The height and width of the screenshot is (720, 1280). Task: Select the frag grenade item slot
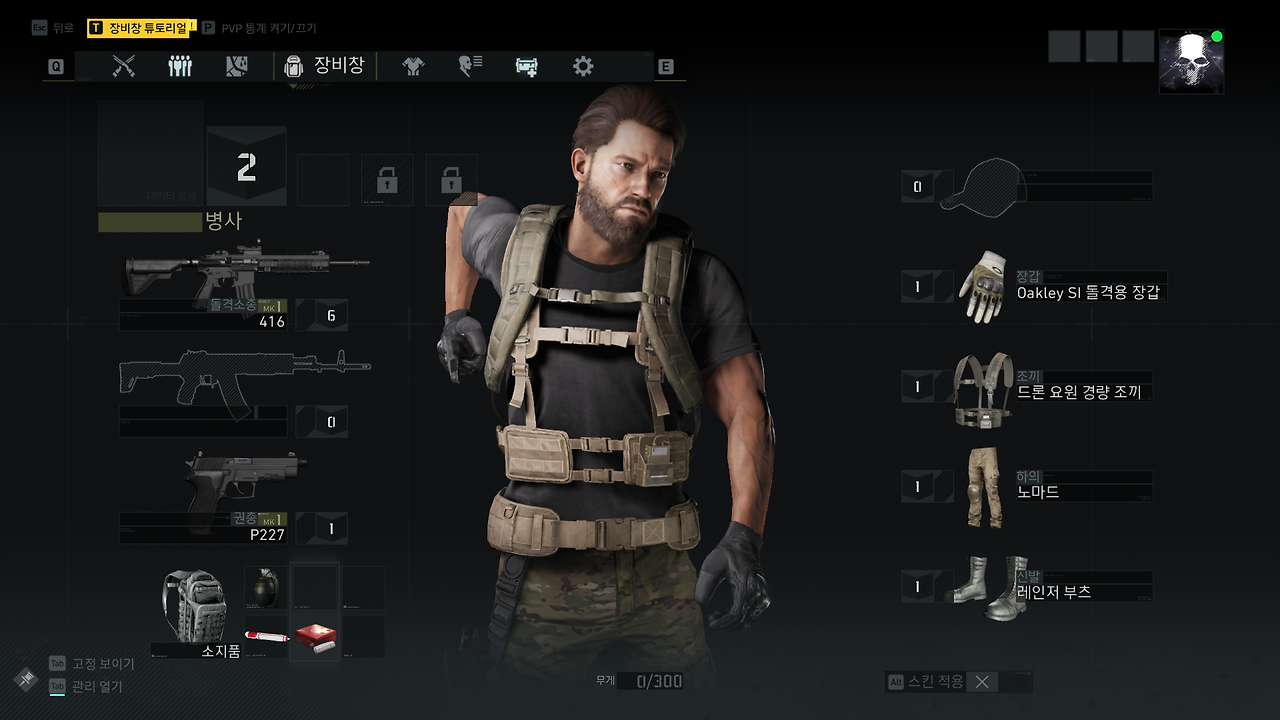coord(264,588)
